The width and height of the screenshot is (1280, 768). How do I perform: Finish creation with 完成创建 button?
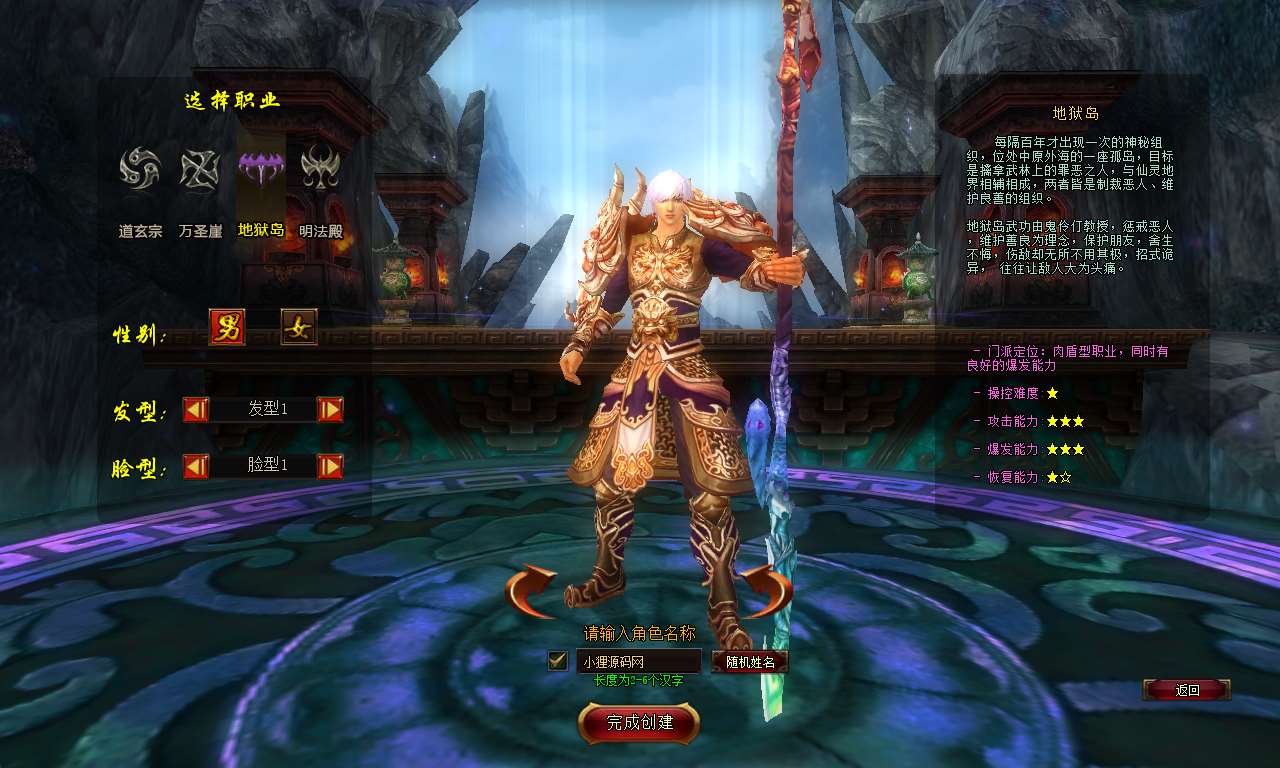(x=639, y=723)
